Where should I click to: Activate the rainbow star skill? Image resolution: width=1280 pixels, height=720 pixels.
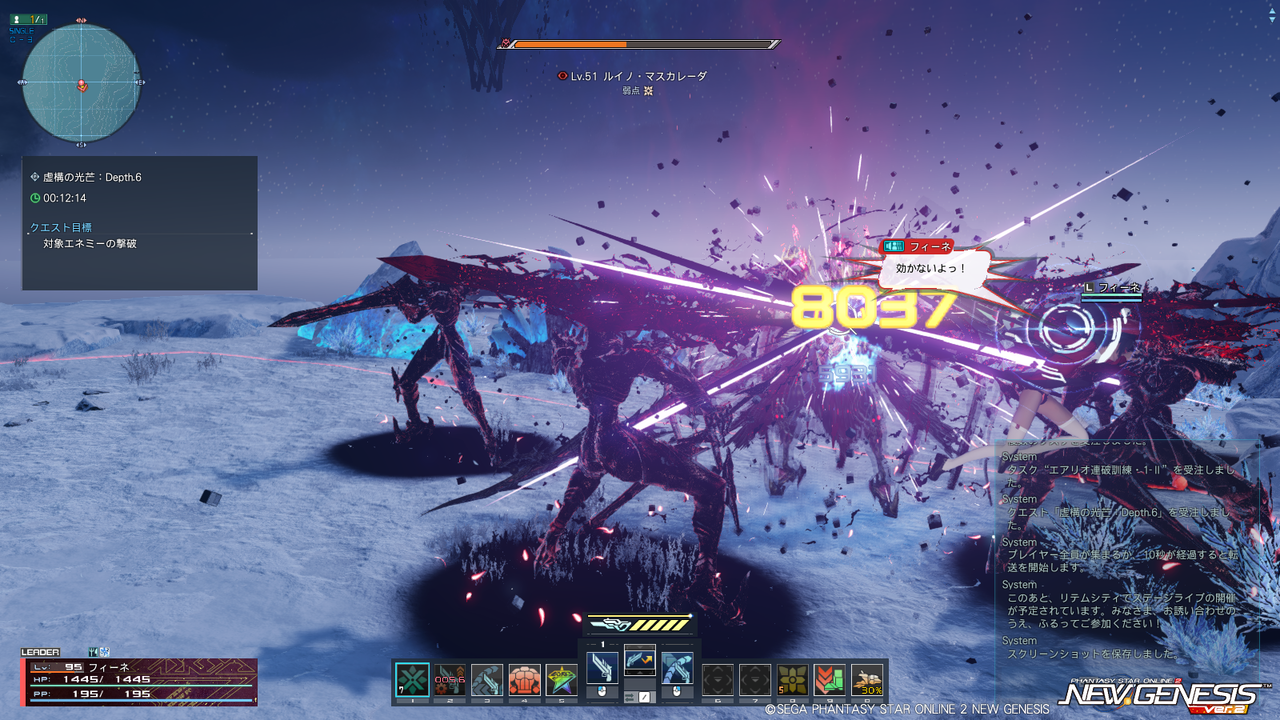click(561, 680)
